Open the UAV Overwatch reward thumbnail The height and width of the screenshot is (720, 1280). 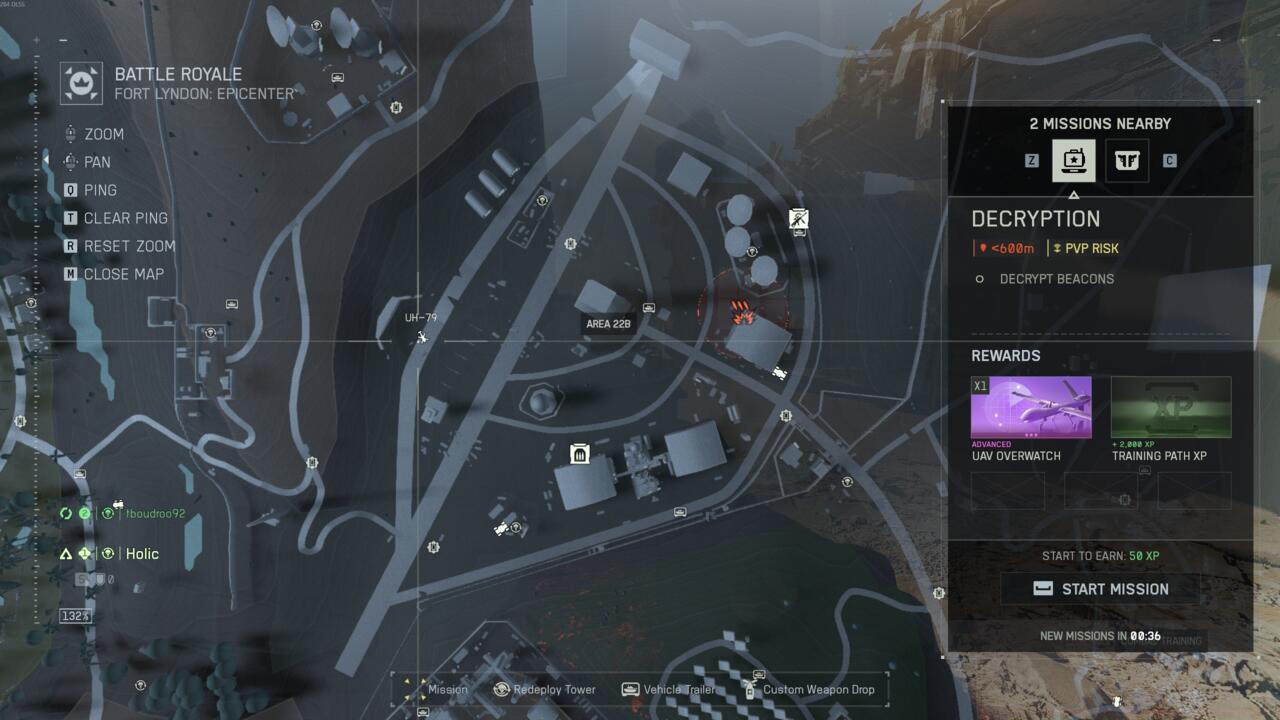coord(1031,408)
